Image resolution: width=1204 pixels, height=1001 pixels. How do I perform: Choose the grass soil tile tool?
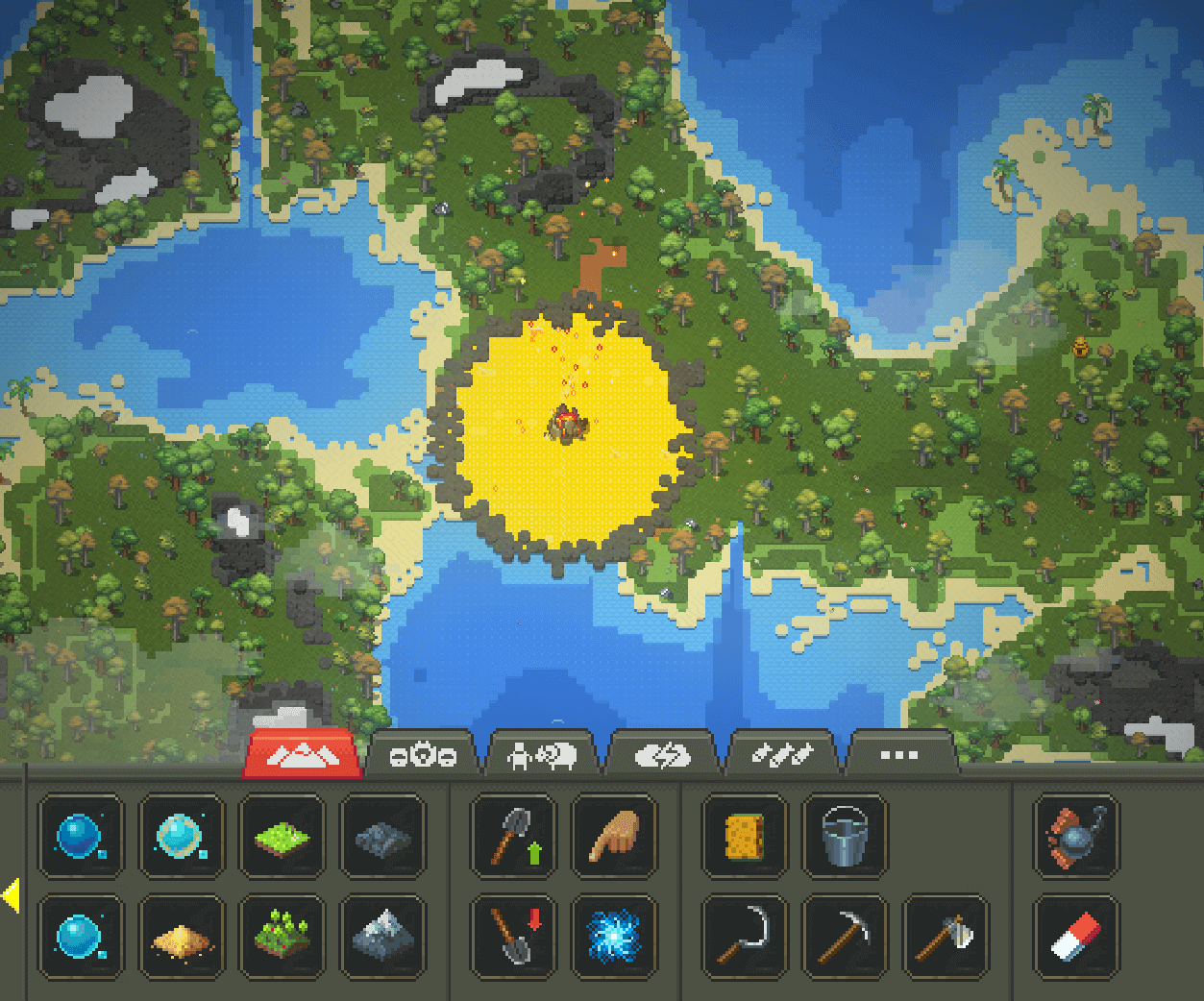coord(282,837)
